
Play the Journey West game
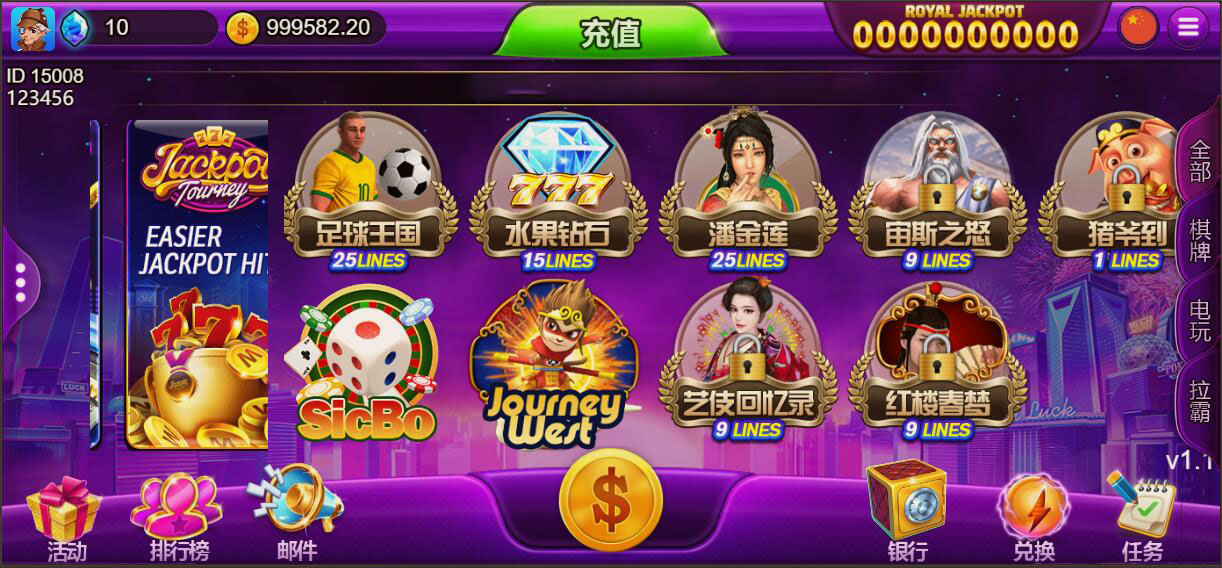point(553,367)
